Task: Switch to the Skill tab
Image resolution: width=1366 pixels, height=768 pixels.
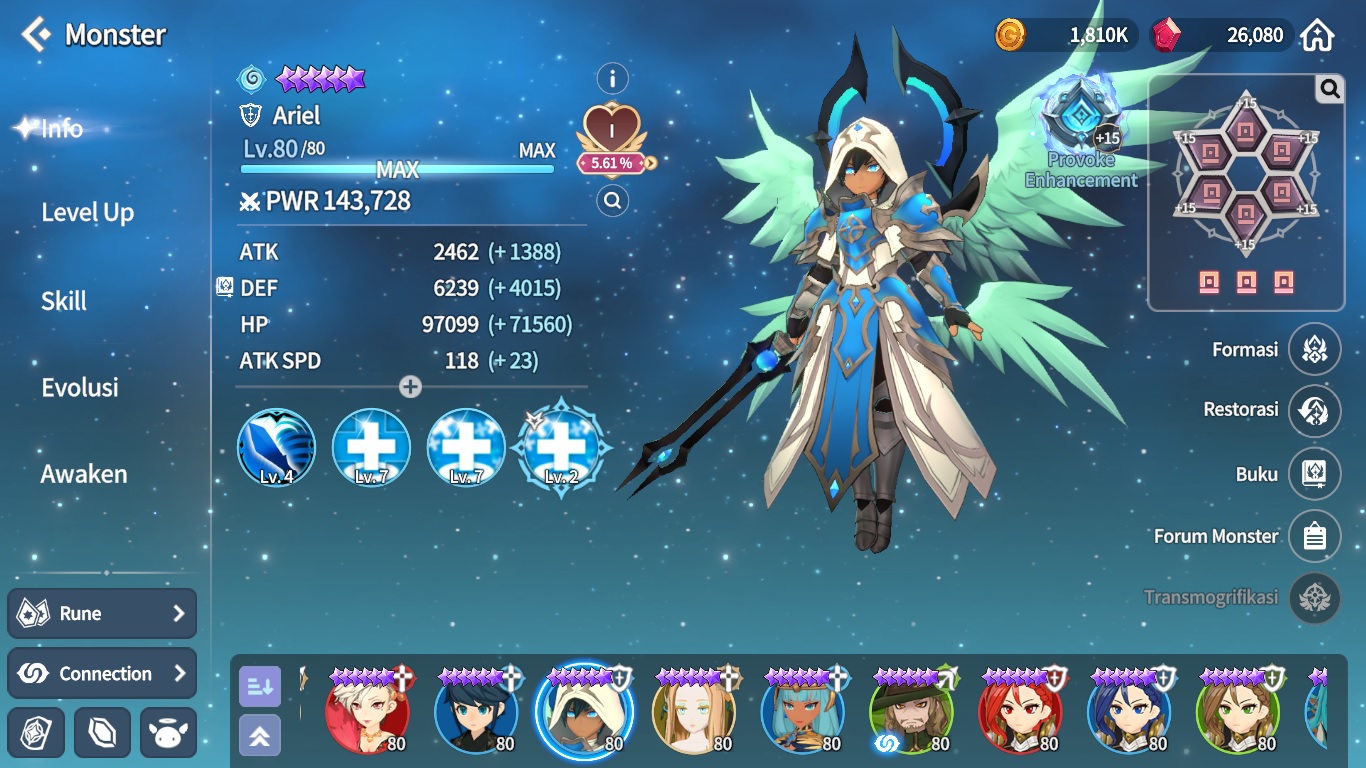Action: [x=64, y=301]
